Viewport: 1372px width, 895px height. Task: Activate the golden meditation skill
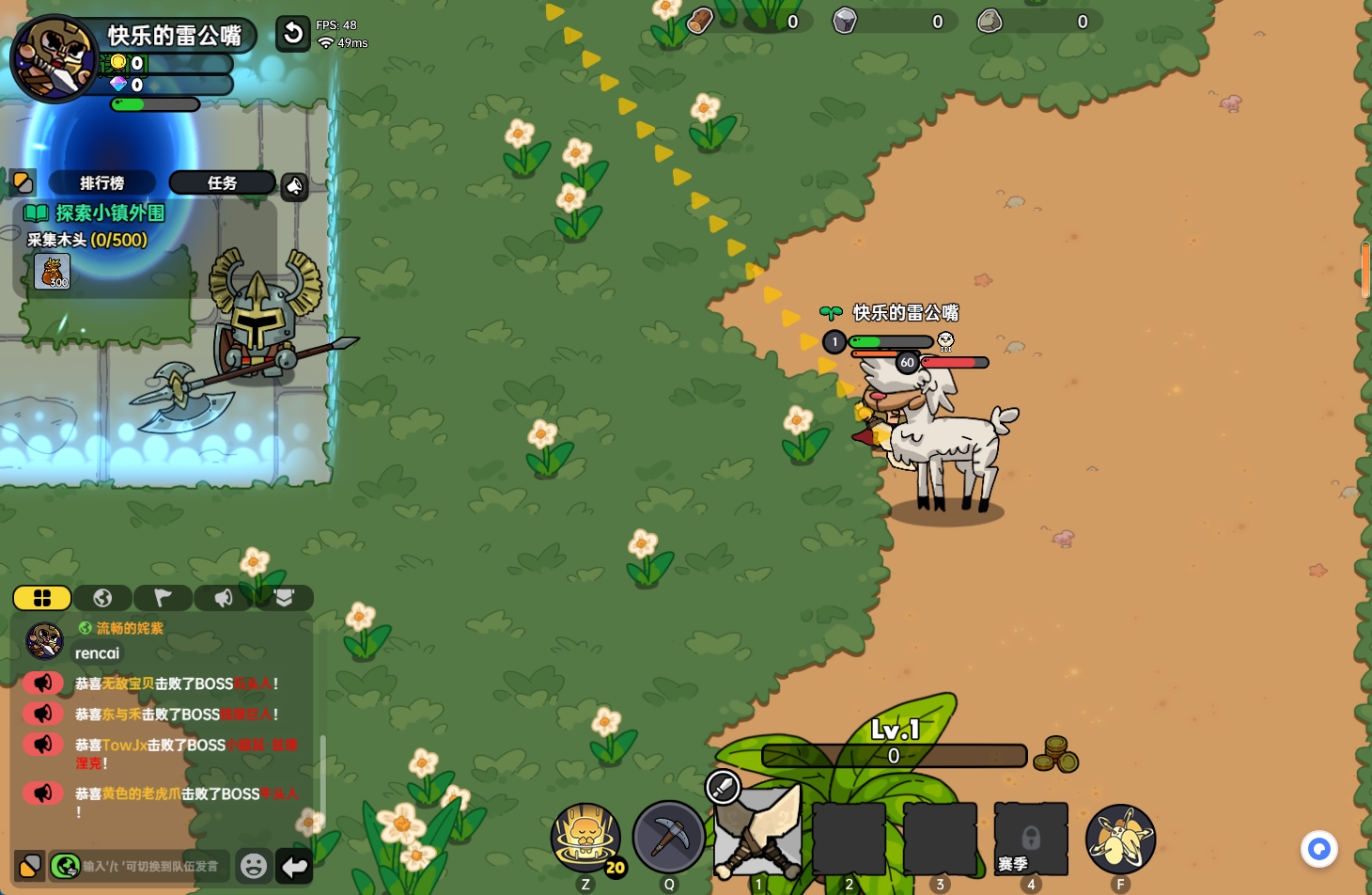pyautogui.click(x=585, y=836)
